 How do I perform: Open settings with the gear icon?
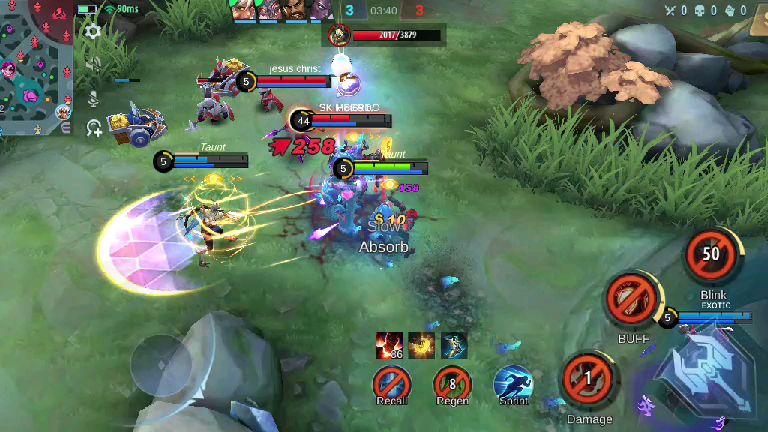(x=93, y=31)
